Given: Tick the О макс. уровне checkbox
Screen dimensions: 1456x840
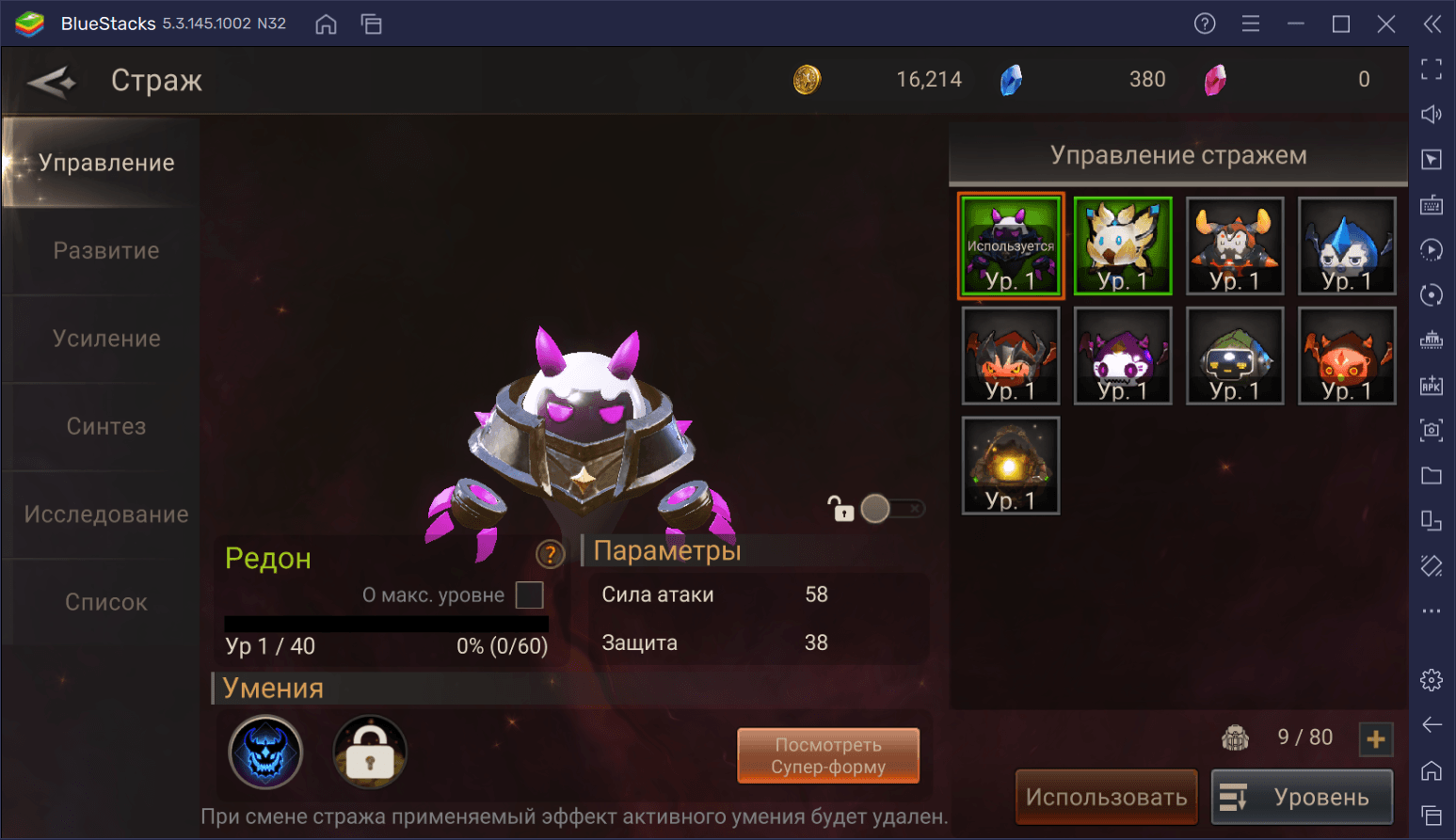Looking at the screenshot, I should click(x=530, y=595).
